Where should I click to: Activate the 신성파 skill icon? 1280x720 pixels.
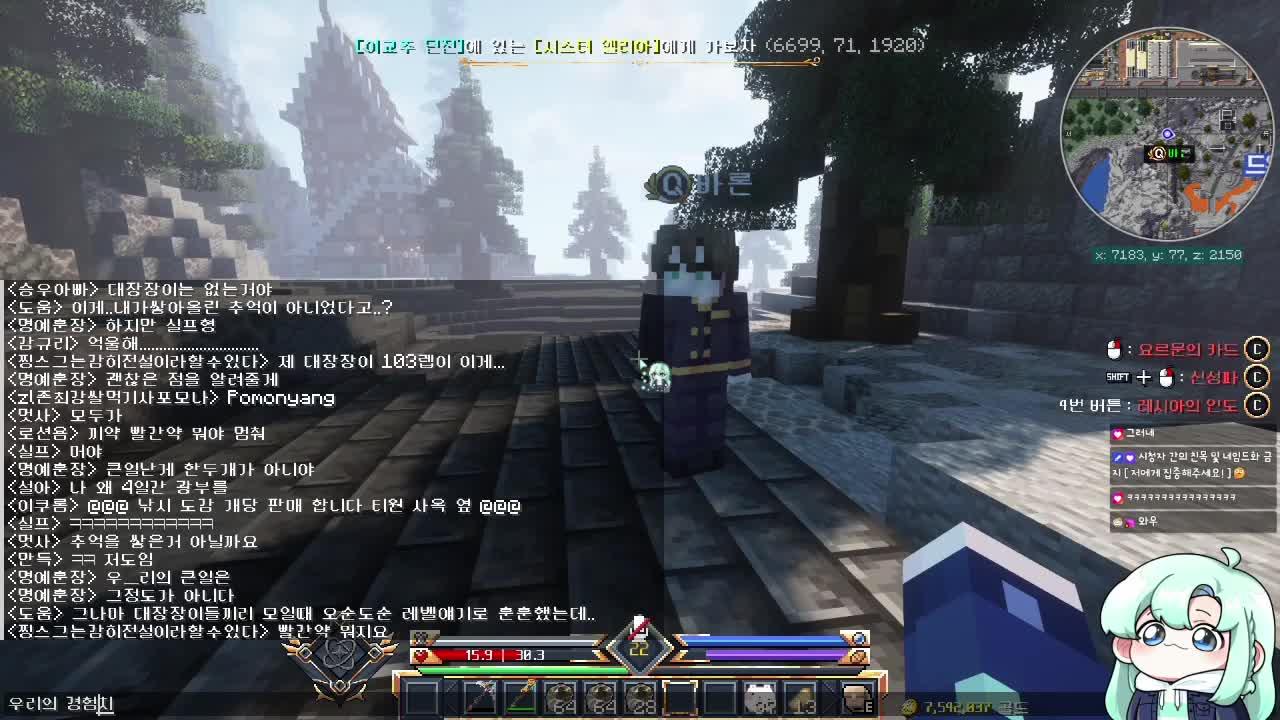point(1257,378)
